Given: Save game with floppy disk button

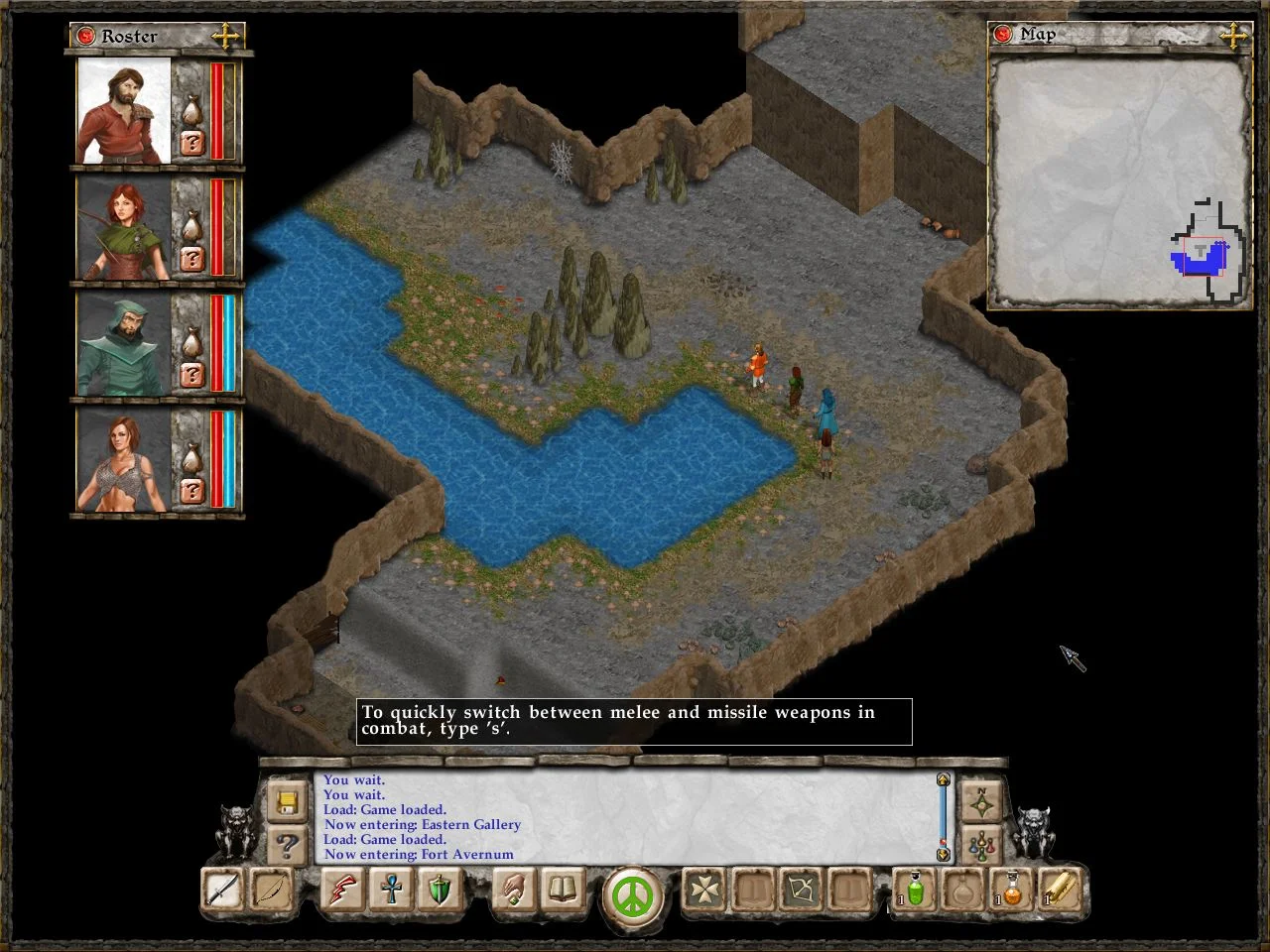Looking at the screenshot, I should coord(287,803).
